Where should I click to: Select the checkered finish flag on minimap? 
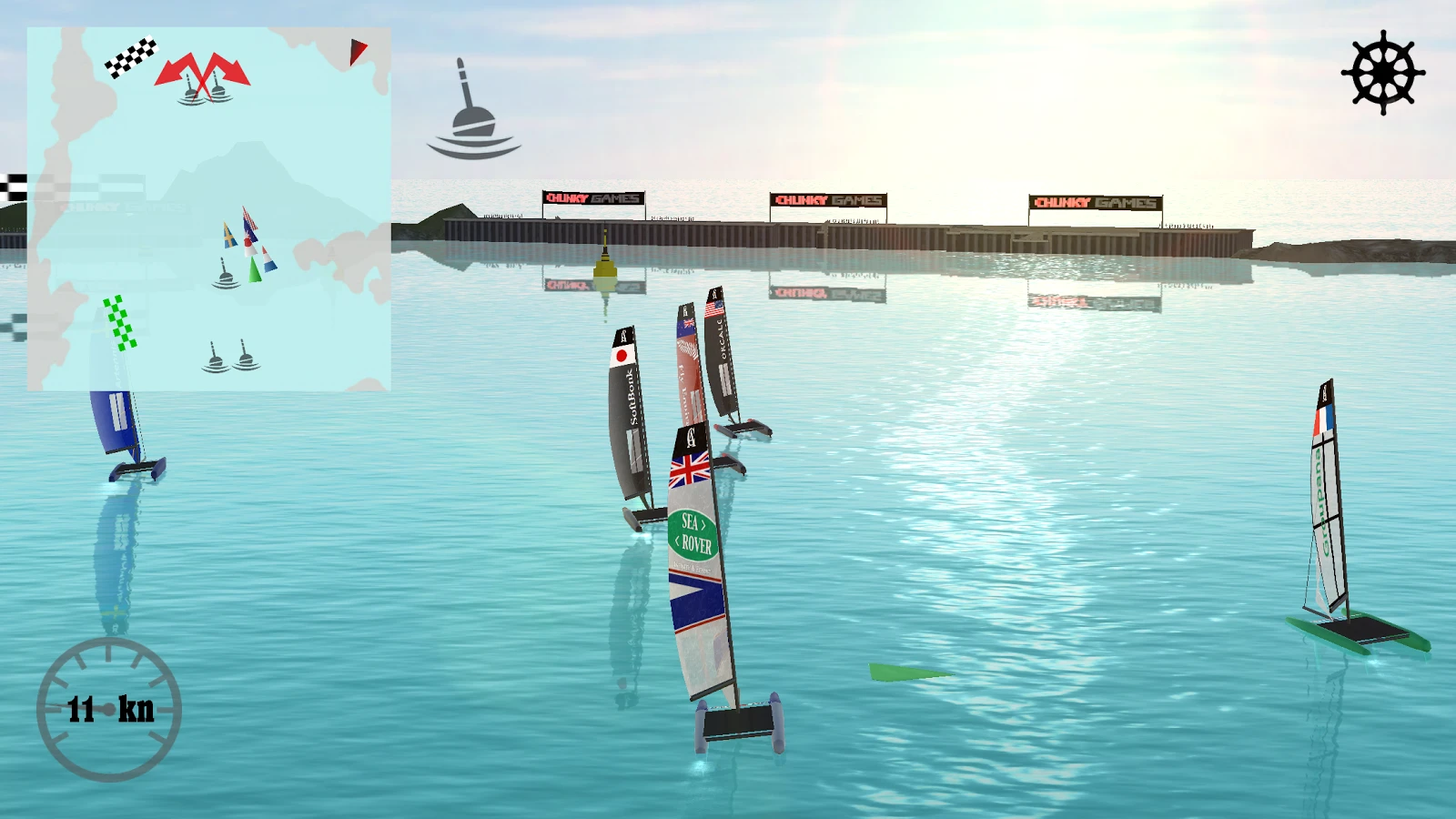(133, 57)
